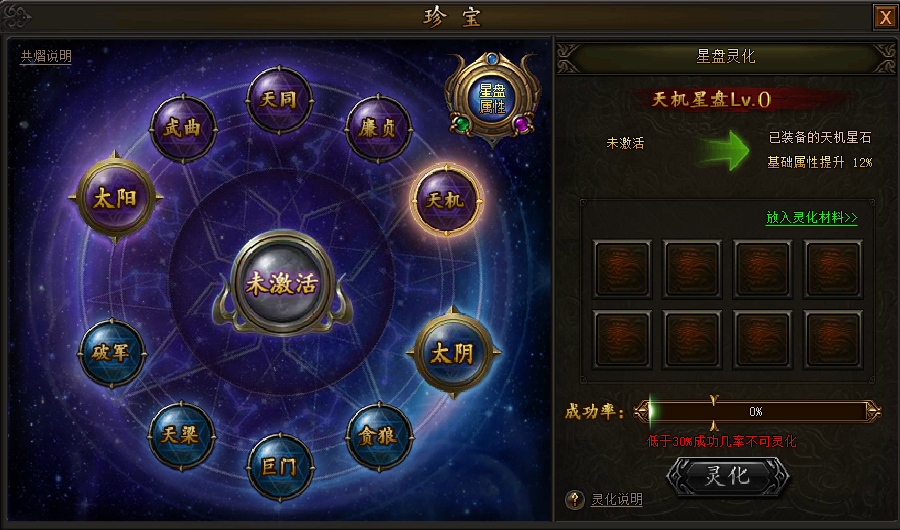Choose the 廉贞 star orb

coord(378,130)
